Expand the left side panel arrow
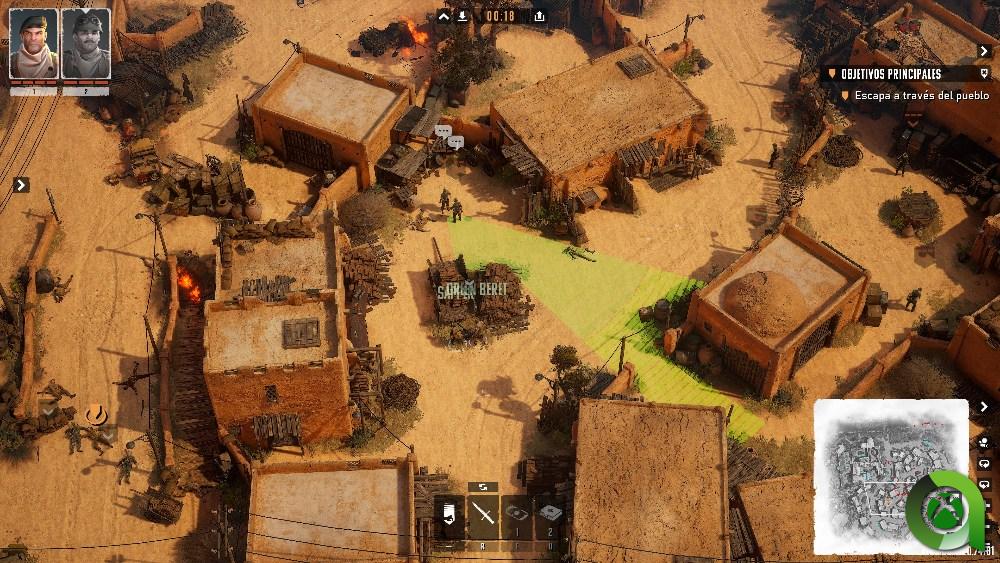The width and height of the screenshot is (1000, 563). tap(21, 185)
